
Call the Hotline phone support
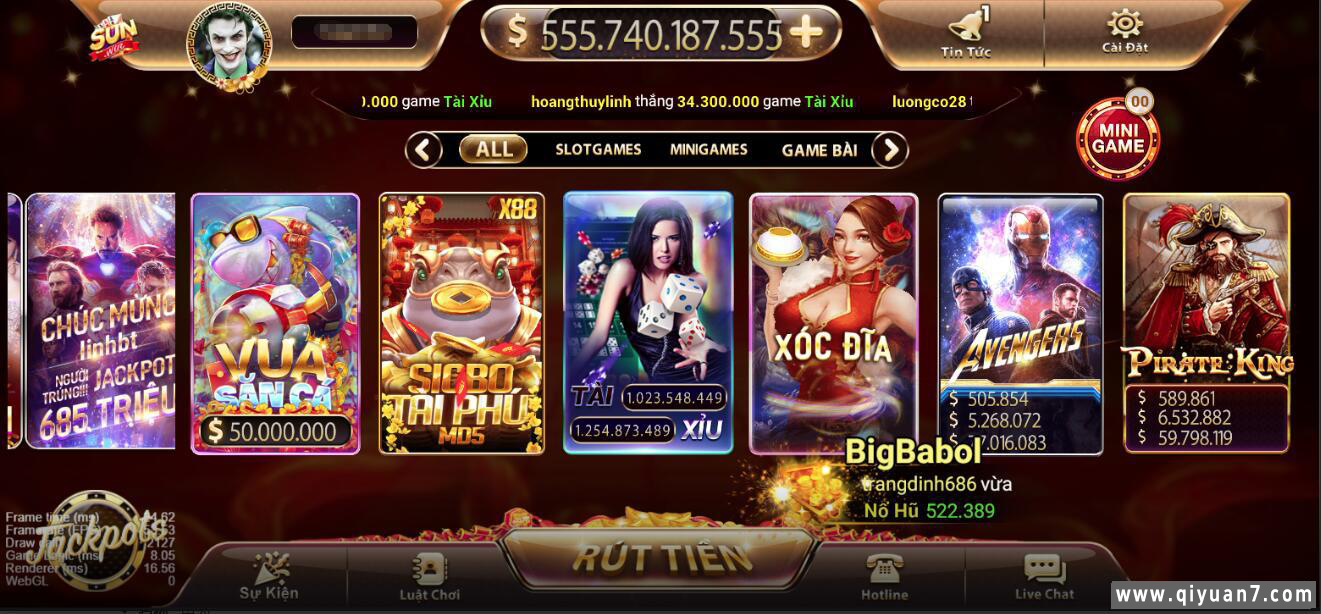pos(885,578)
